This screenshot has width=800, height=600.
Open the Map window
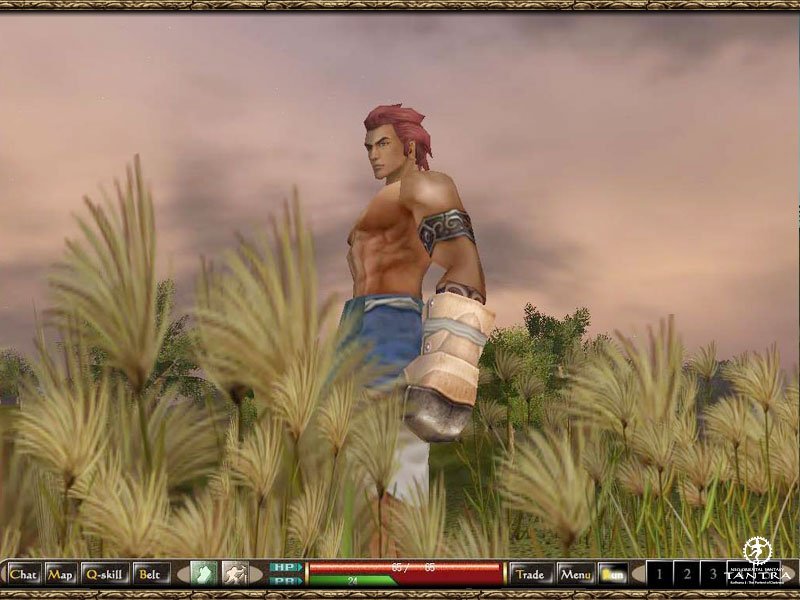pos(61,574)
